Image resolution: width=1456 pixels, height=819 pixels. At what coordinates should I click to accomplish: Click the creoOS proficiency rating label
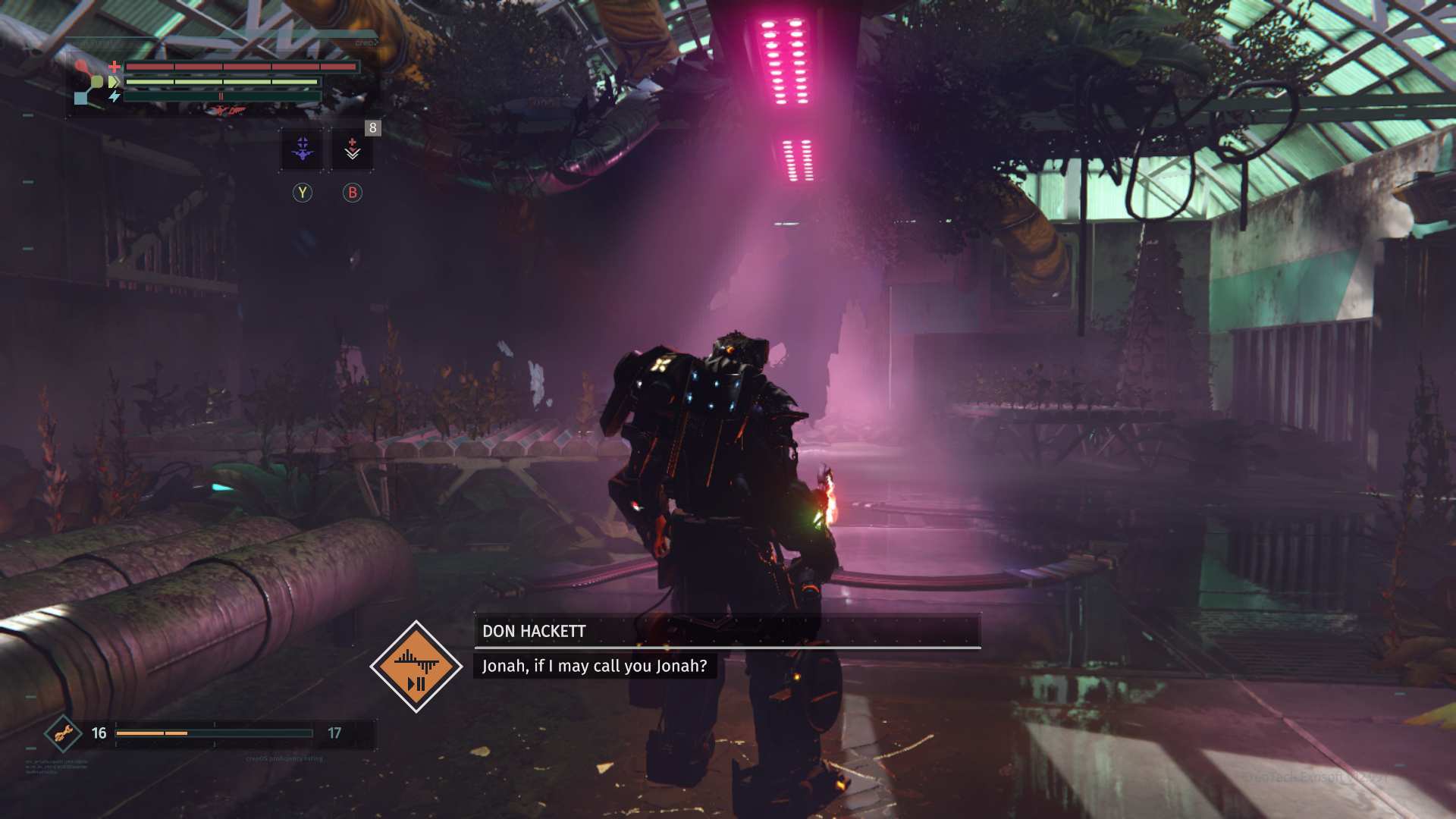[284, 758]
